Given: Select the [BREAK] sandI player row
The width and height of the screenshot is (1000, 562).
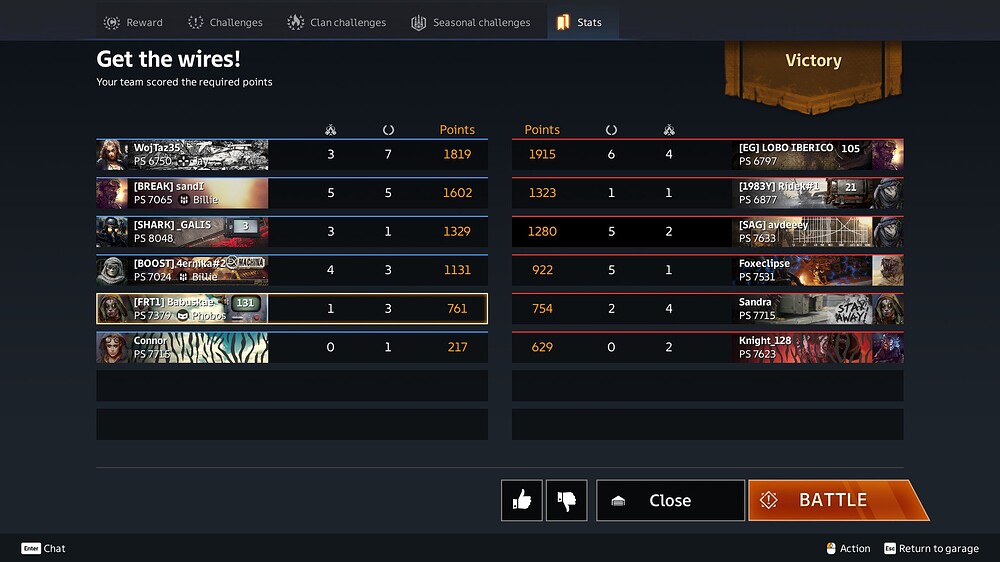Looking at the screenshot, I should coord(292,193).
